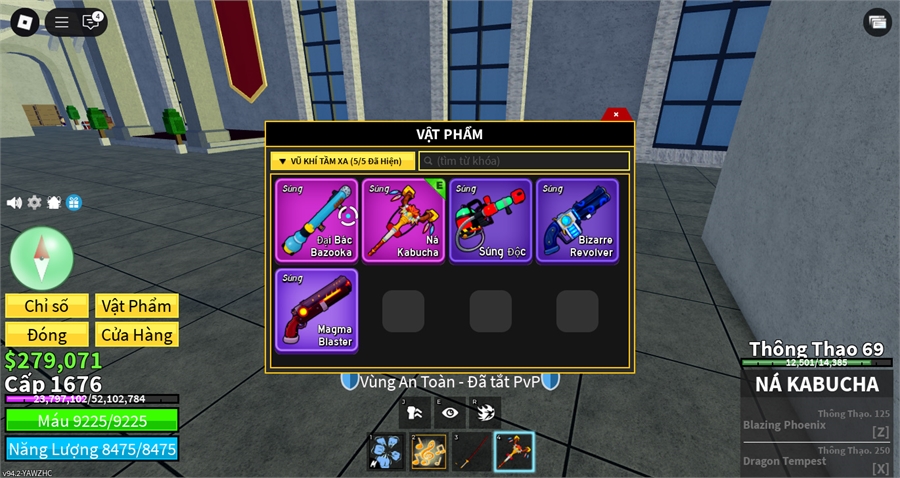The height and width of the screenshot is (478, 900).
Task: Click the green compass
Action: (41, 257)
